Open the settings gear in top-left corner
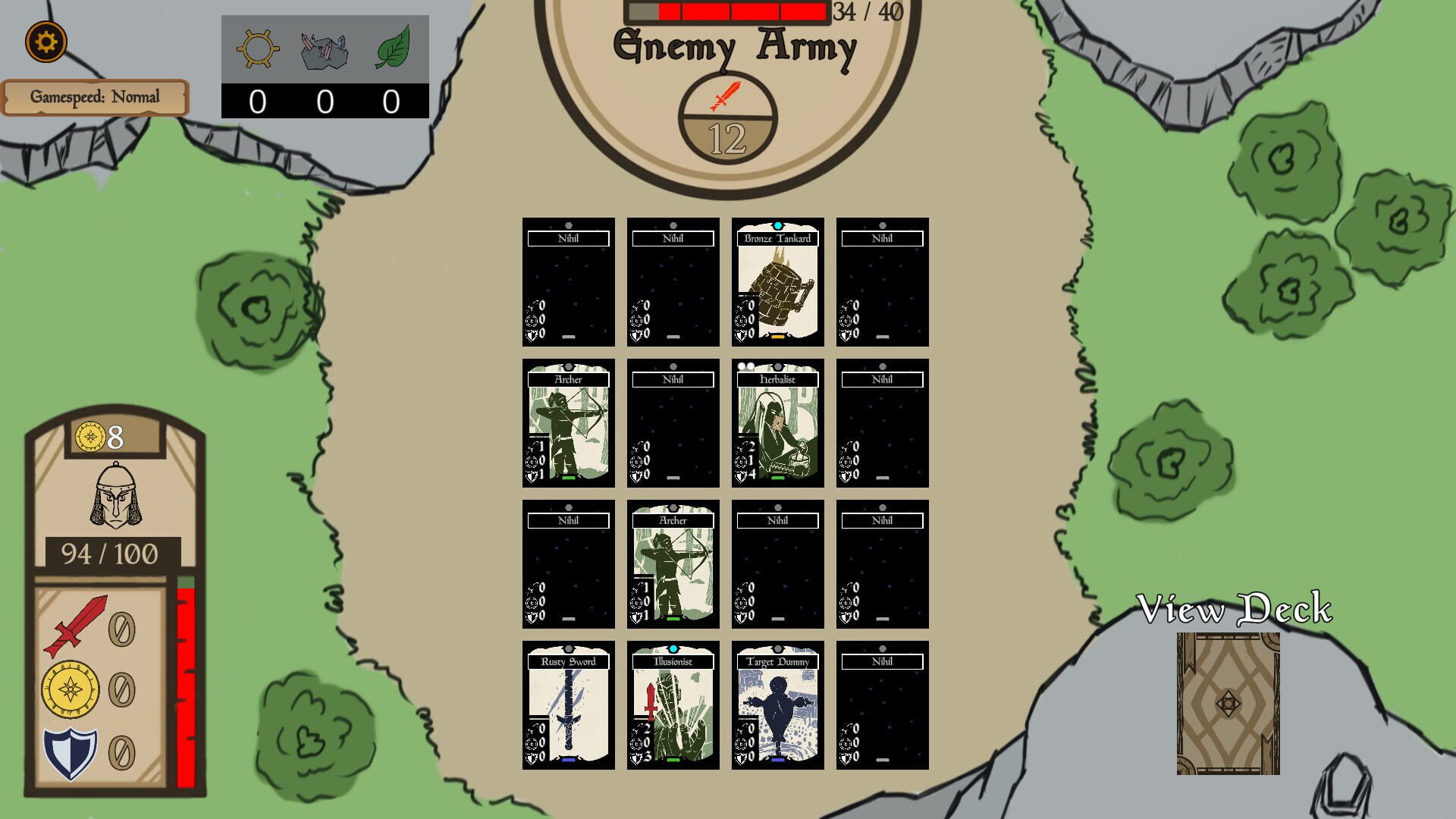This screenshot has width=1456, height=819. (x=44, y=42)
